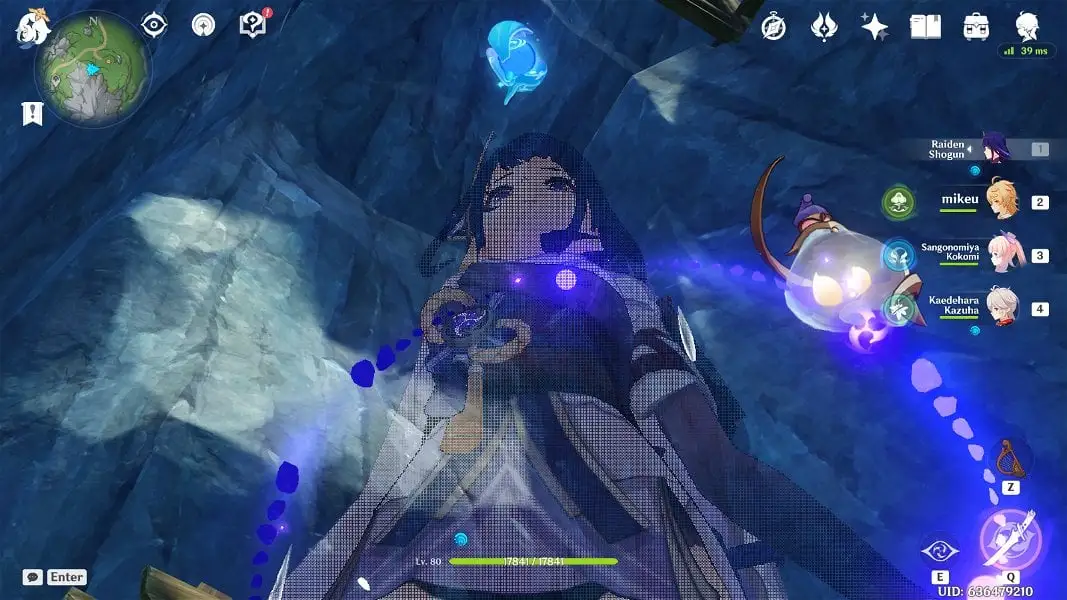Image resolution: width=1067 pixels, height=600 pixels.
Task: Switch to party member mikeu
Action: coord(1001,200)
